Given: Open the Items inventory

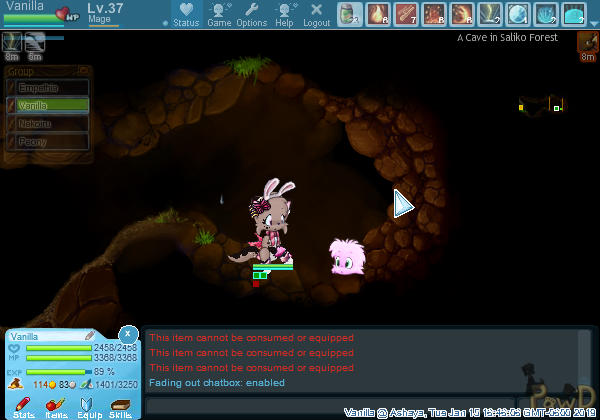Looking at the screenshot, I should click(x=56, y=406).
